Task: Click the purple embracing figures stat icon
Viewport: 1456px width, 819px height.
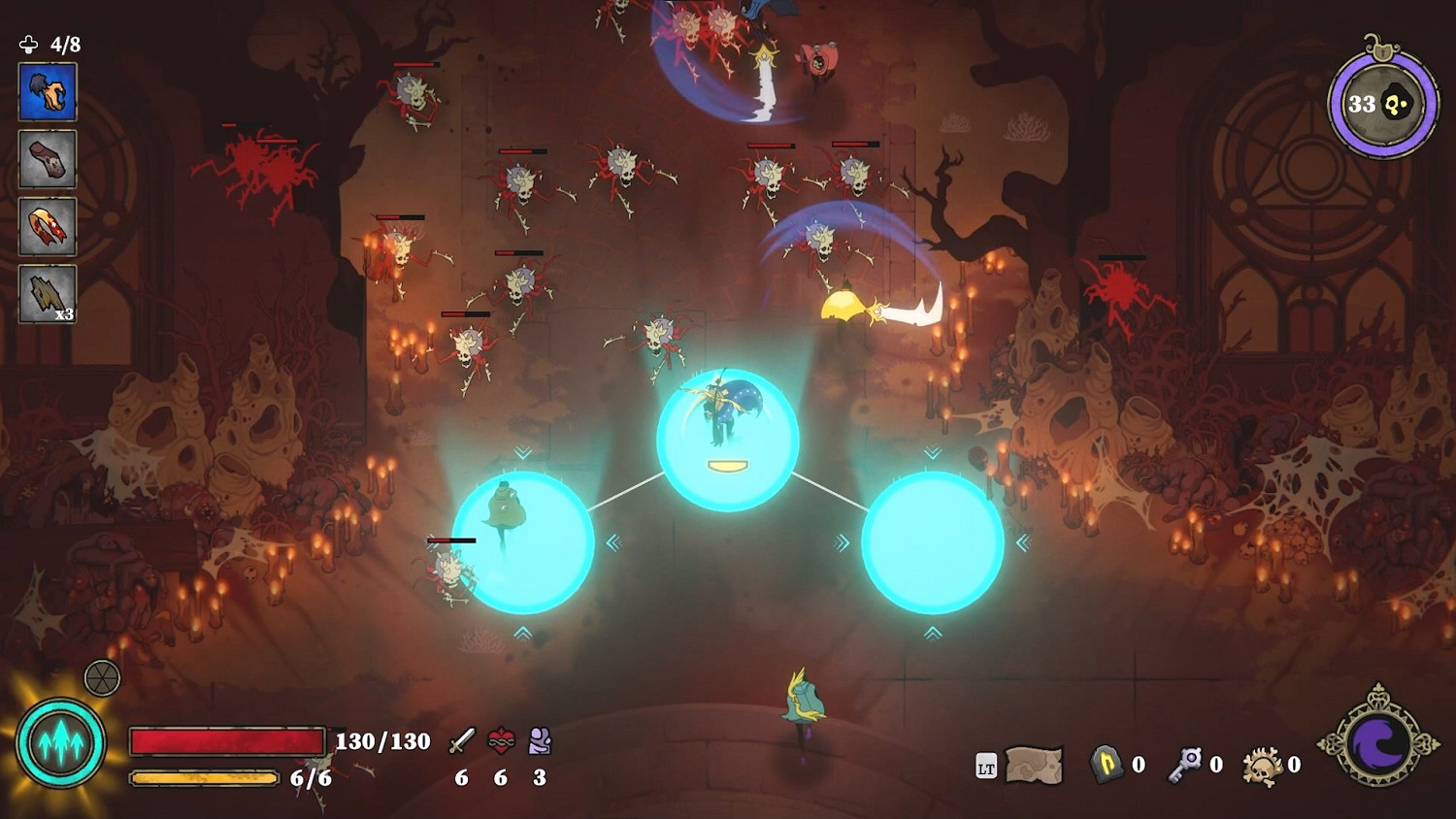Action: point(540,741)
